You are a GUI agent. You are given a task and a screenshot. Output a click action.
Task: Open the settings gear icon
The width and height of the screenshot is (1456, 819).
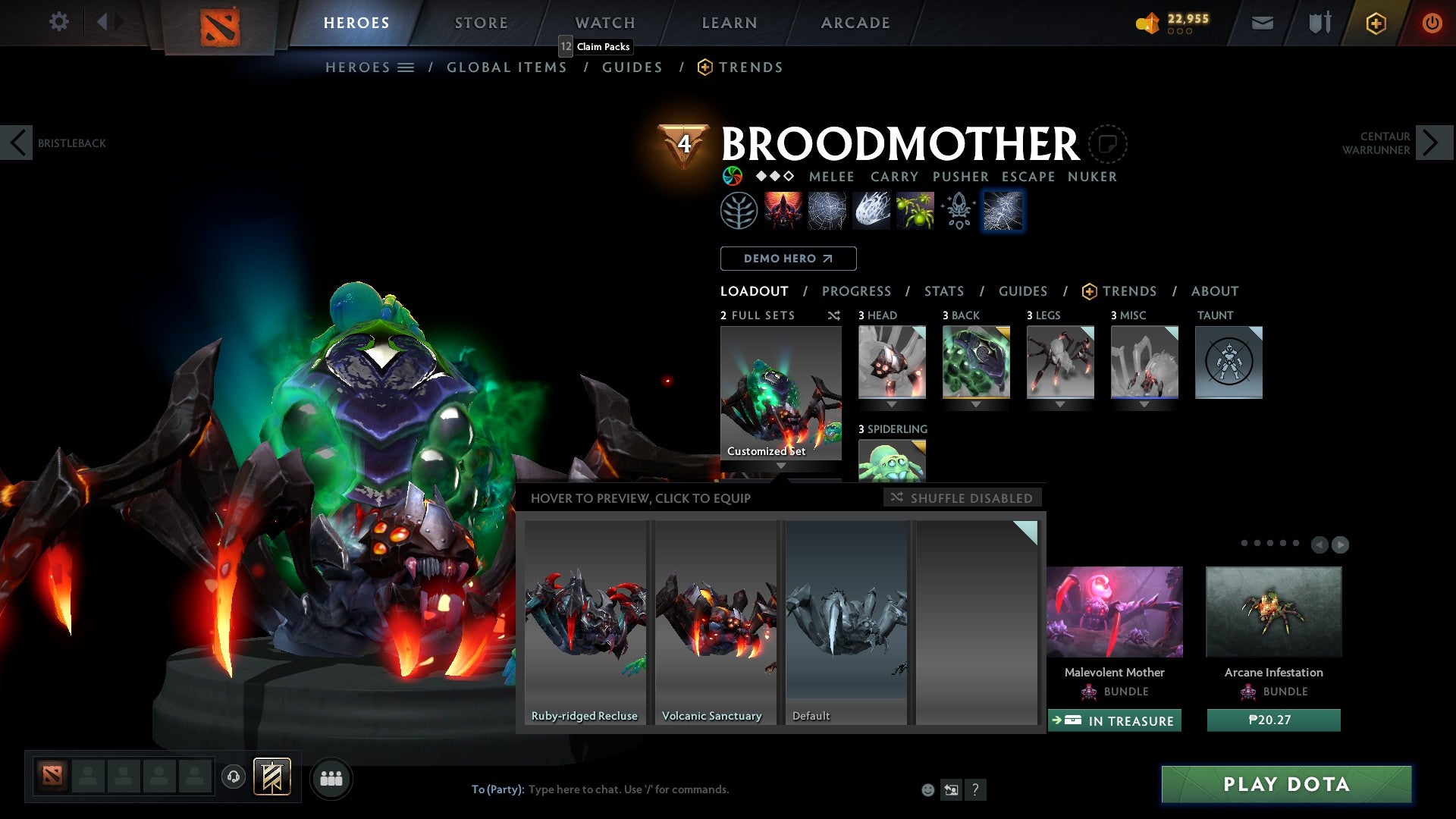pos(58,22)
